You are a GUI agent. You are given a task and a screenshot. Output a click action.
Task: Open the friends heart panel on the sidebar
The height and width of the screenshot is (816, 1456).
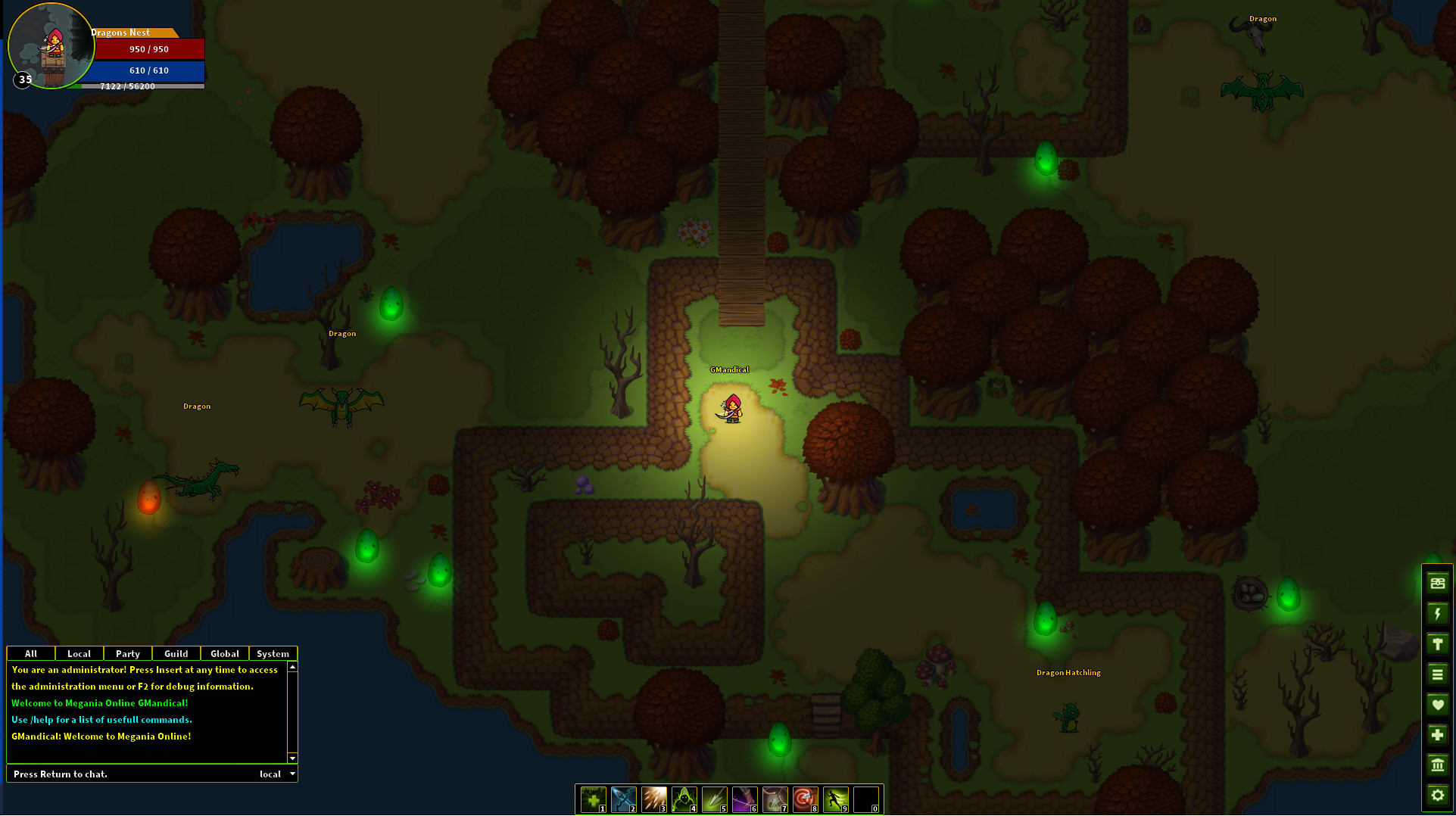(1437, 704)
